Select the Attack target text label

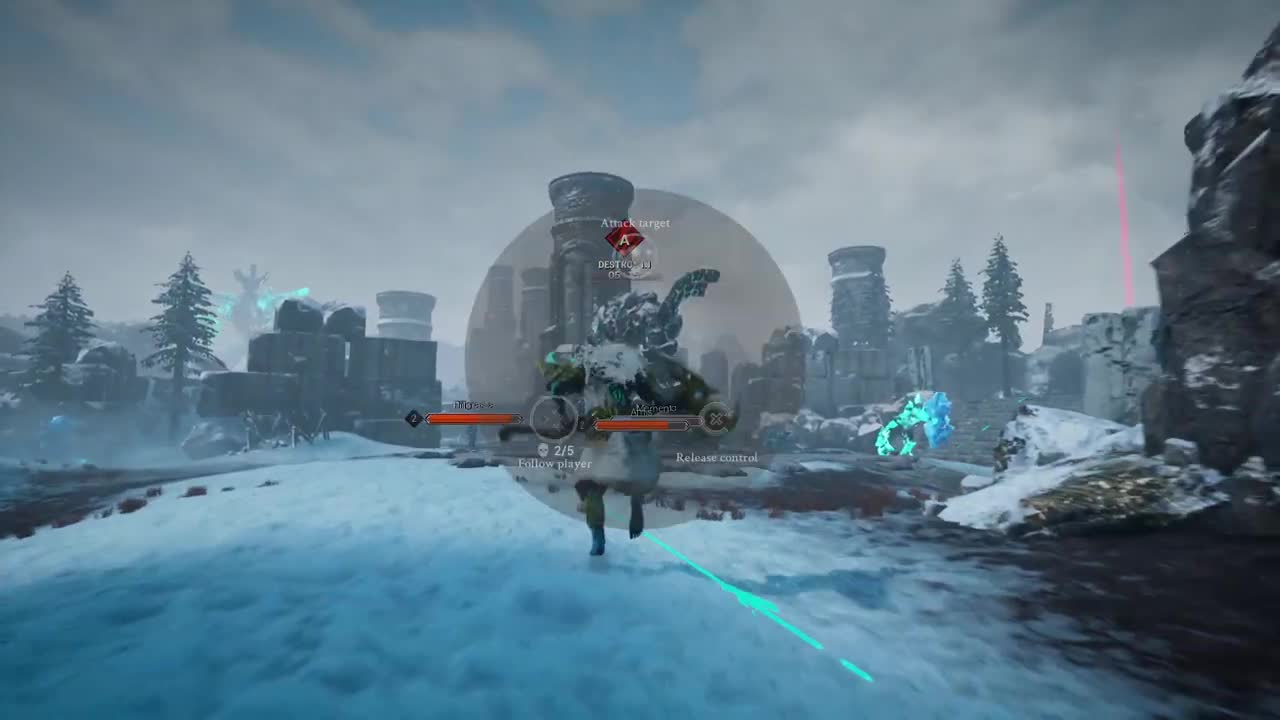[x=636, y=222]
